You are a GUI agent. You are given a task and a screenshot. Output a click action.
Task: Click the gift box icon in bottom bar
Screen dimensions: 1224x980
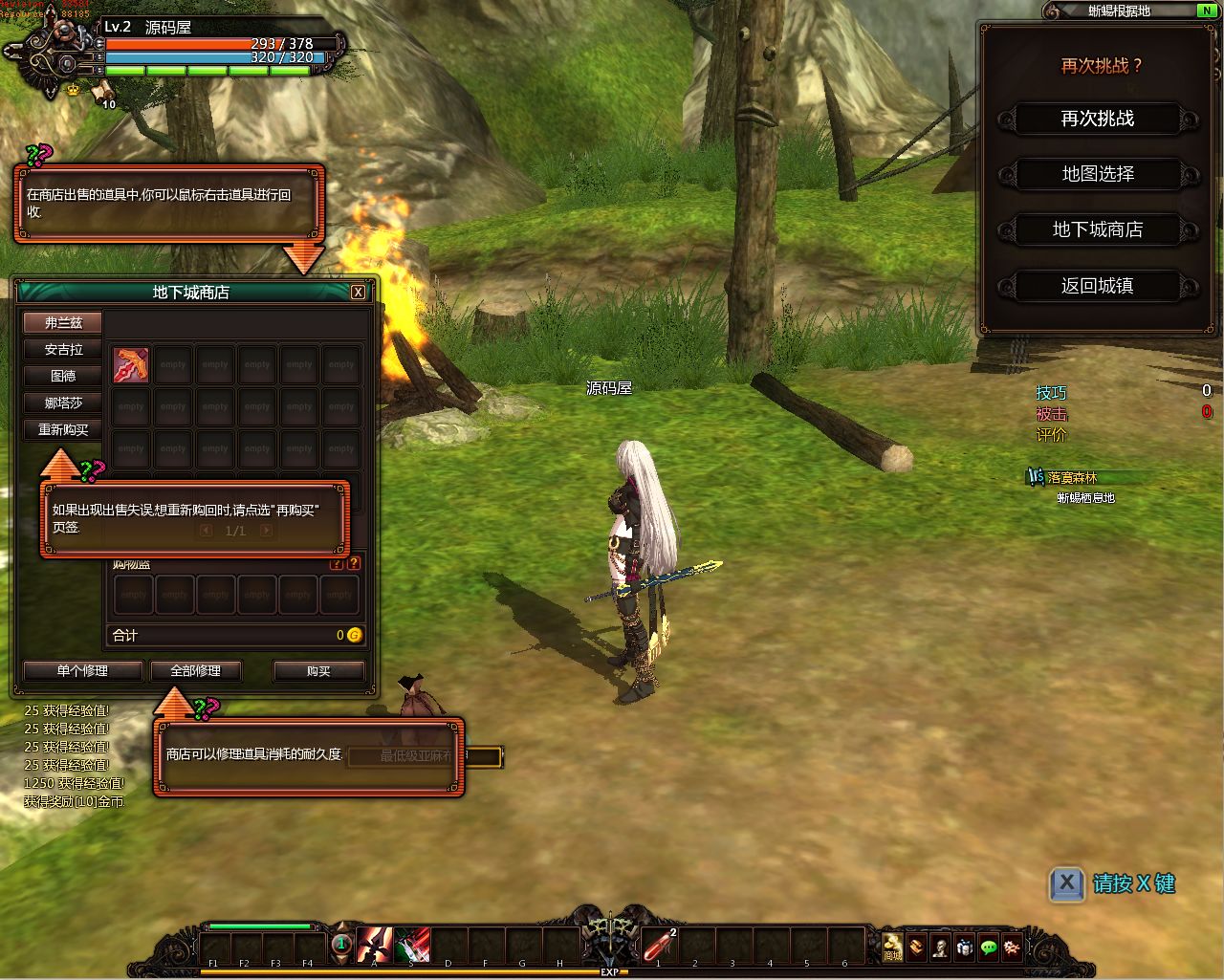click(x=965, y=947)
